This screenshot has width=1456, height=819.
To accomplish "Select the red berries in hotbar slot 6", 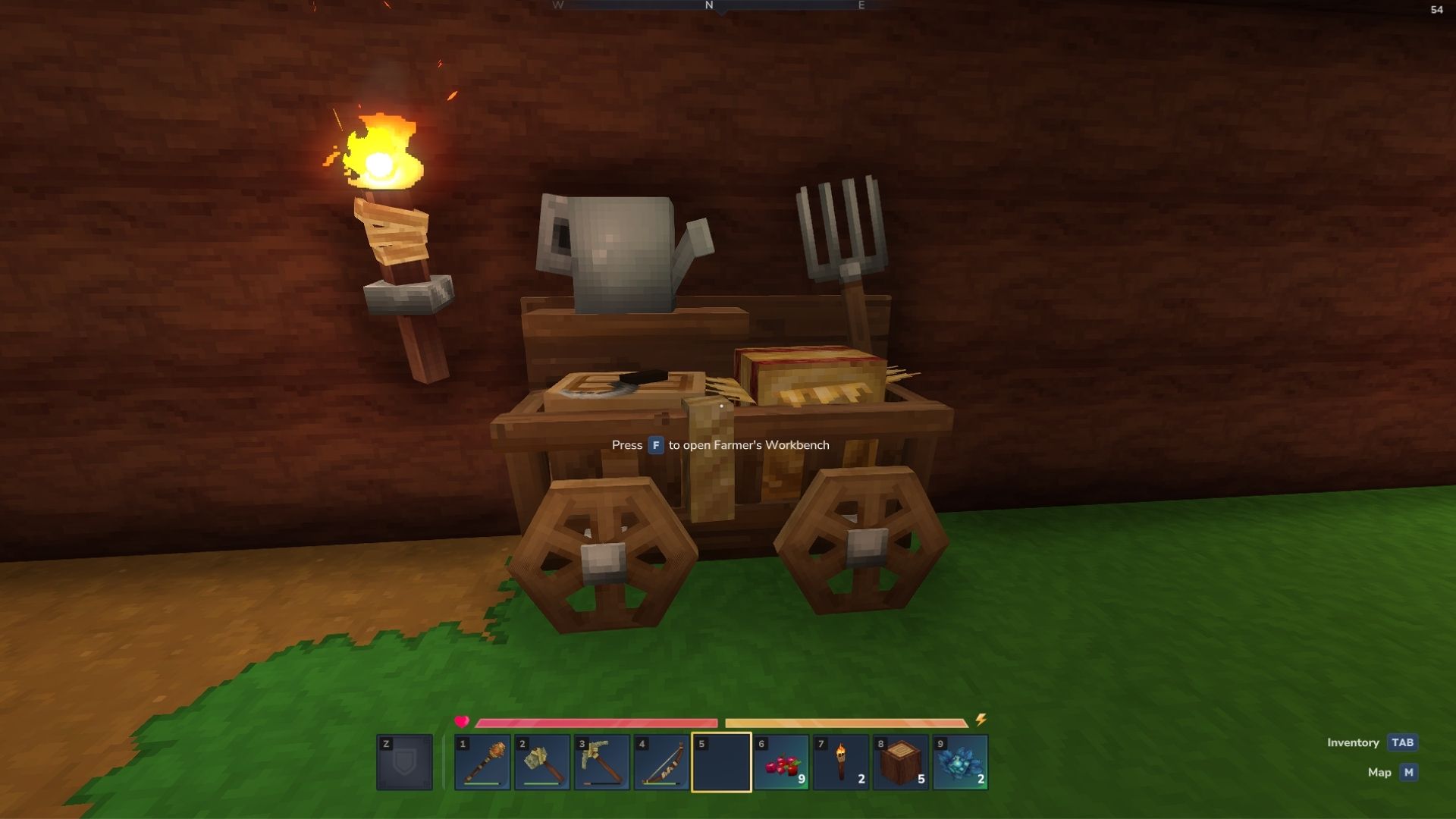I will (780, 762).
